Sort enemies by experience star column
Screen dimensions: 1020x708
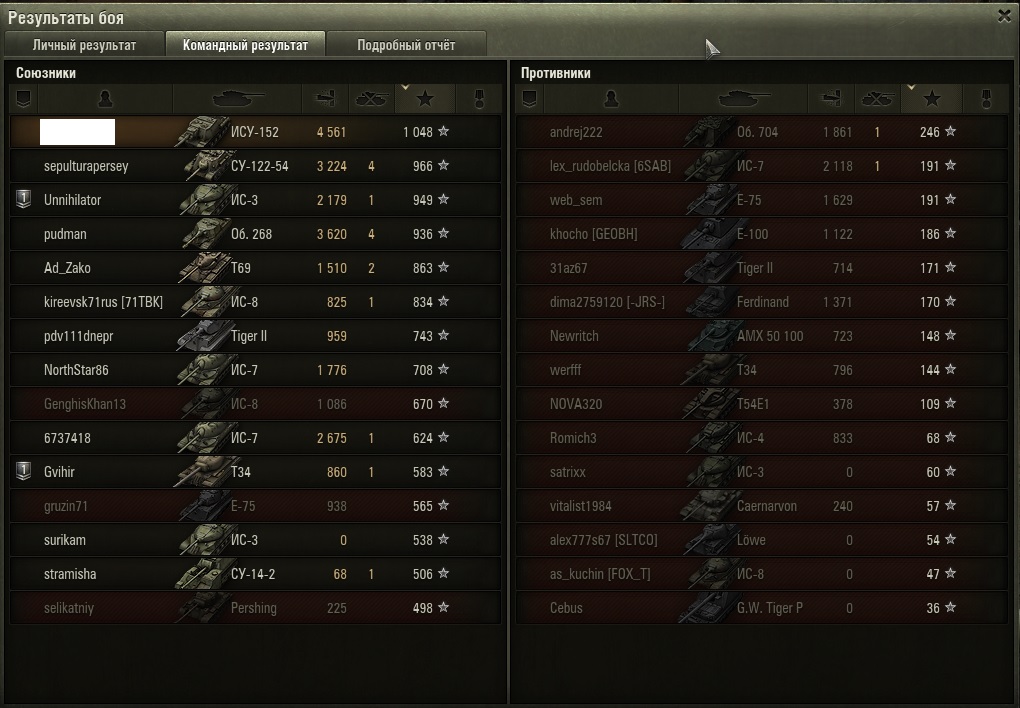pos(931,99)
